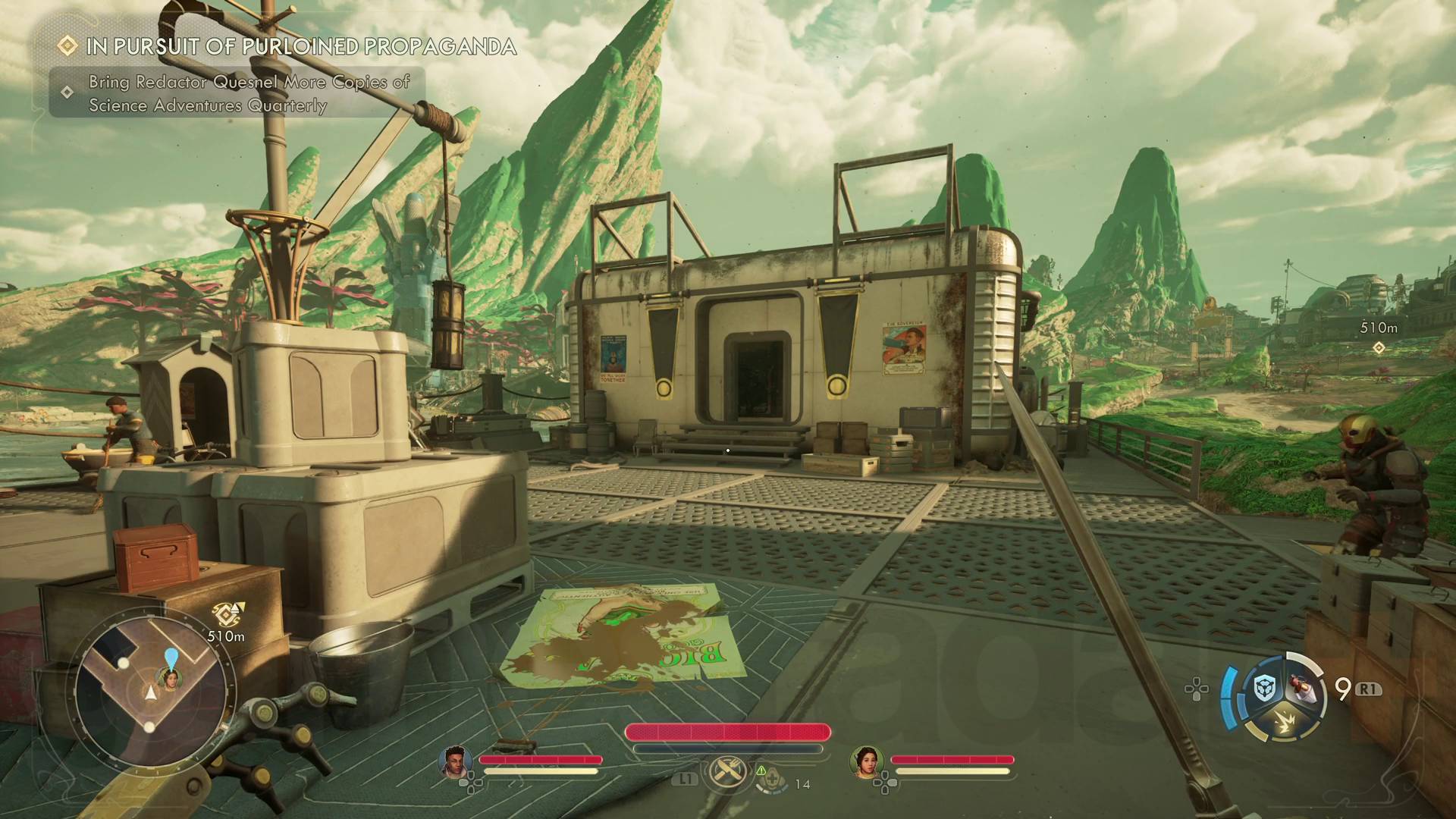Click the red enemy health bar at bottom center
Viewport: 1456px width, 819px height.
728,732
